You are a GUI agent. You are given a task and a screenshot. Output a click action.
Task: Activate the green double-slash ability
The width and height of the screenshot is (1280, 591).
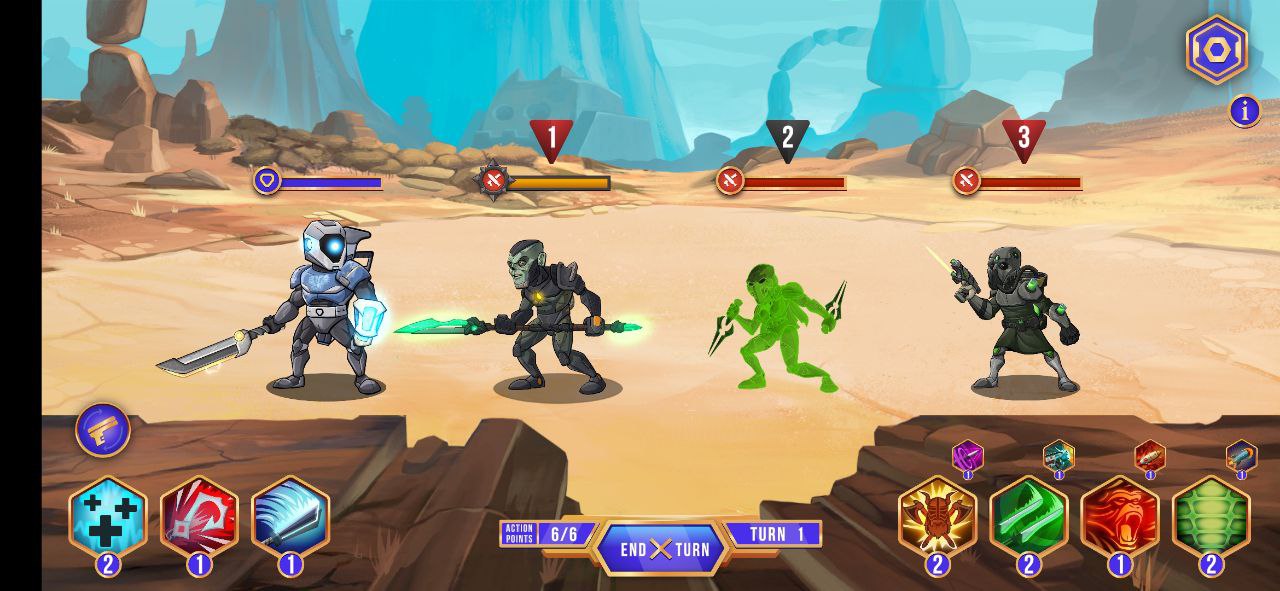coord(1028,516)
